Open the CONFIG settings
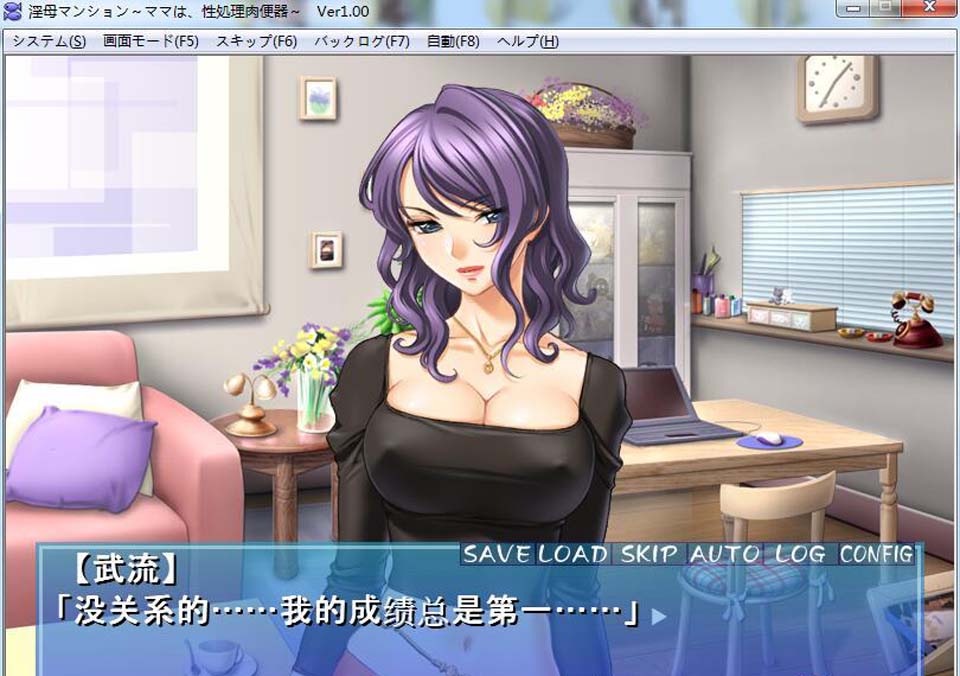 [876, 554]
